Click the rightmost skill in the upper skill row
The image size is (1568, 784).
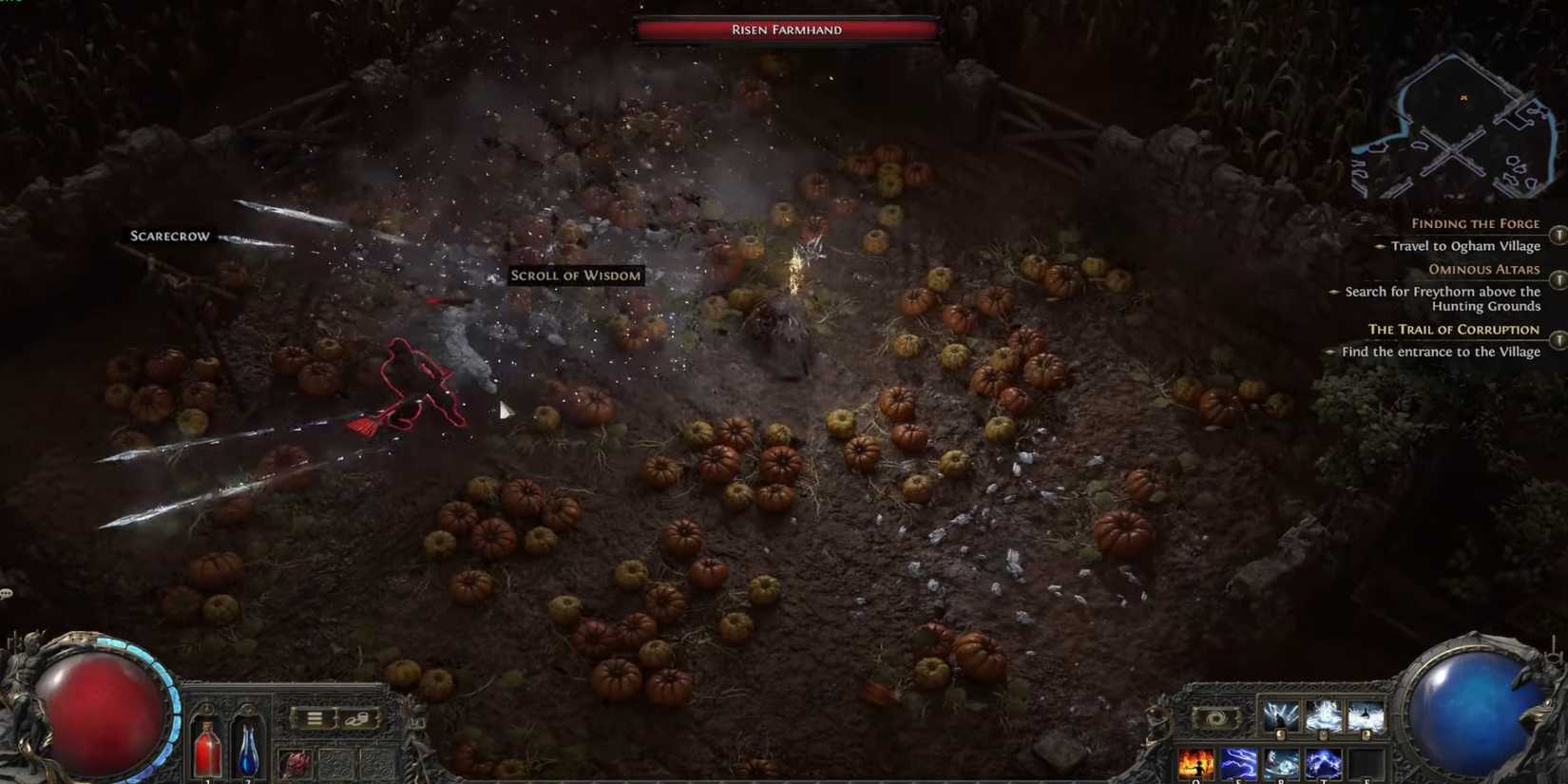[1364, 716]
